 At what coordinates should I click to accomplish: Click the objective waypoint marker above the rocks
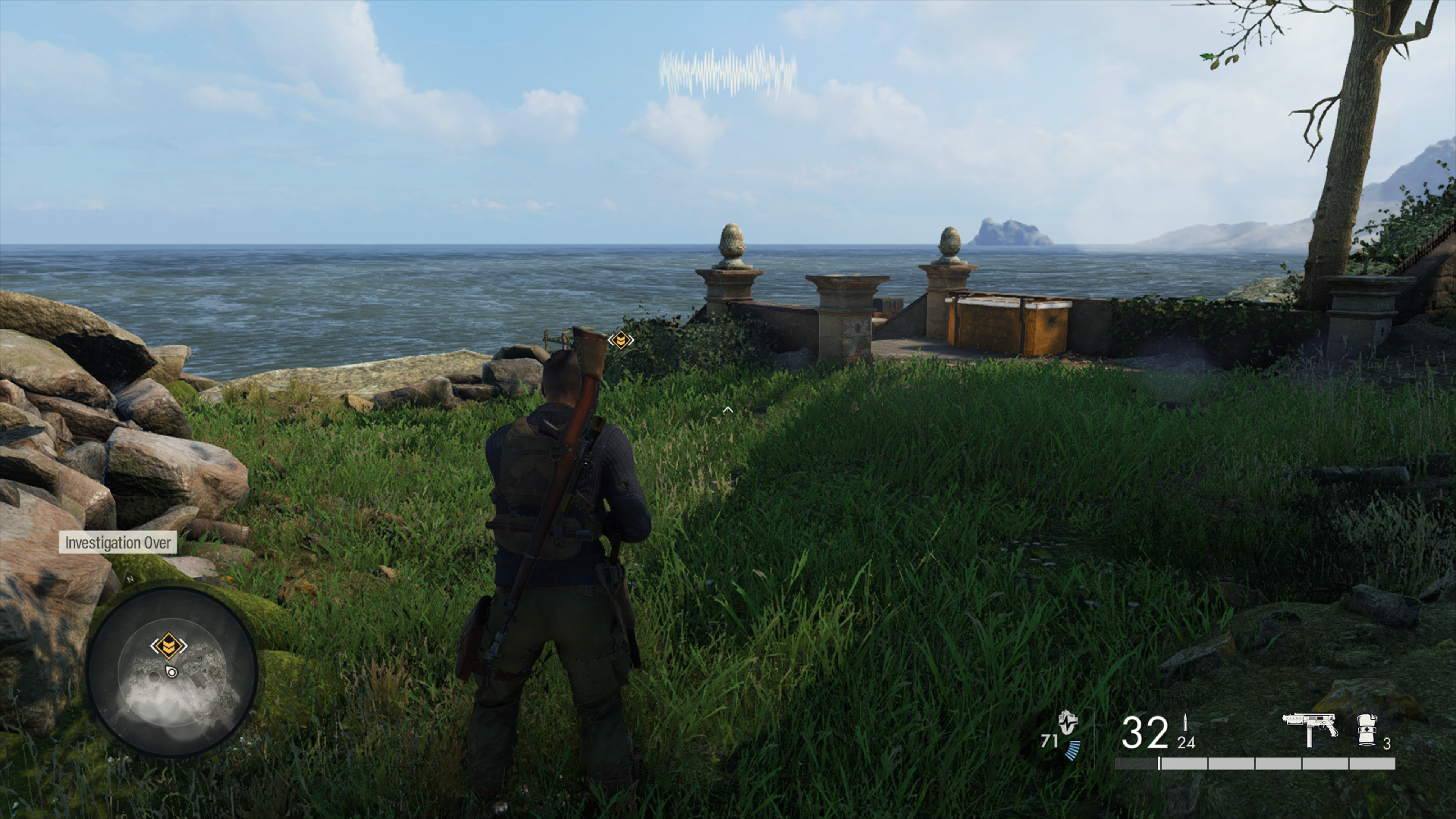click(x=621, y=340)
